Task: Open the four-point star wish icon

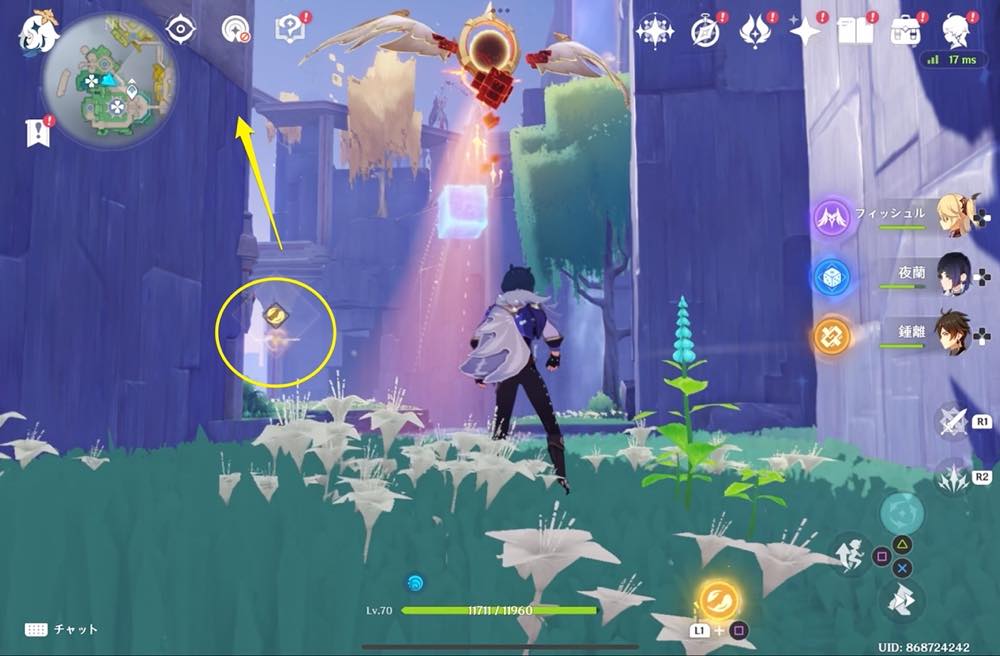Action: [x=804, y=31]
